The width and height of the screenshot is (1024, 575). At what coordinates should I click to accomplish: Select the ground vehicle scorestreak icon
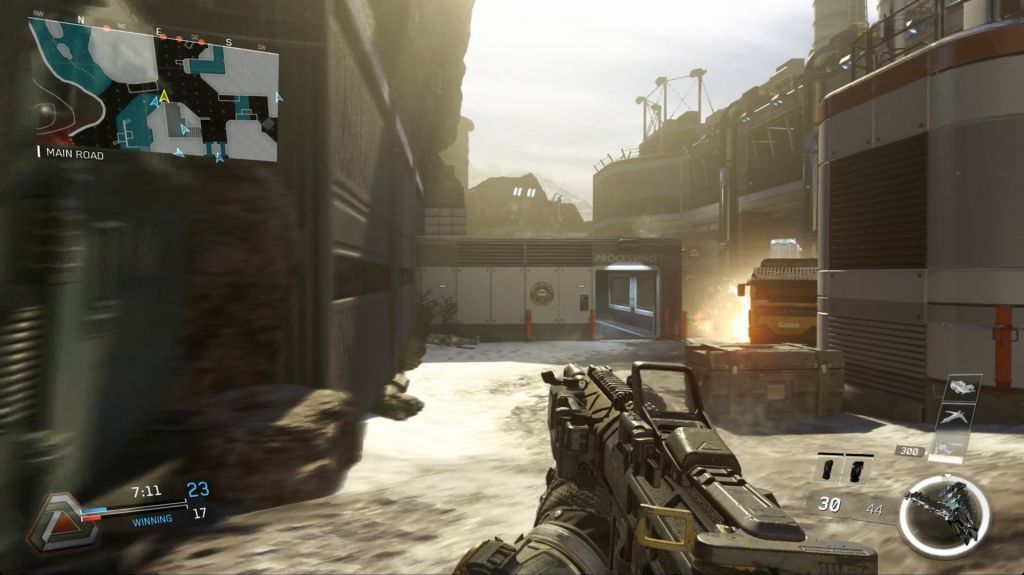tap(962, 387)
